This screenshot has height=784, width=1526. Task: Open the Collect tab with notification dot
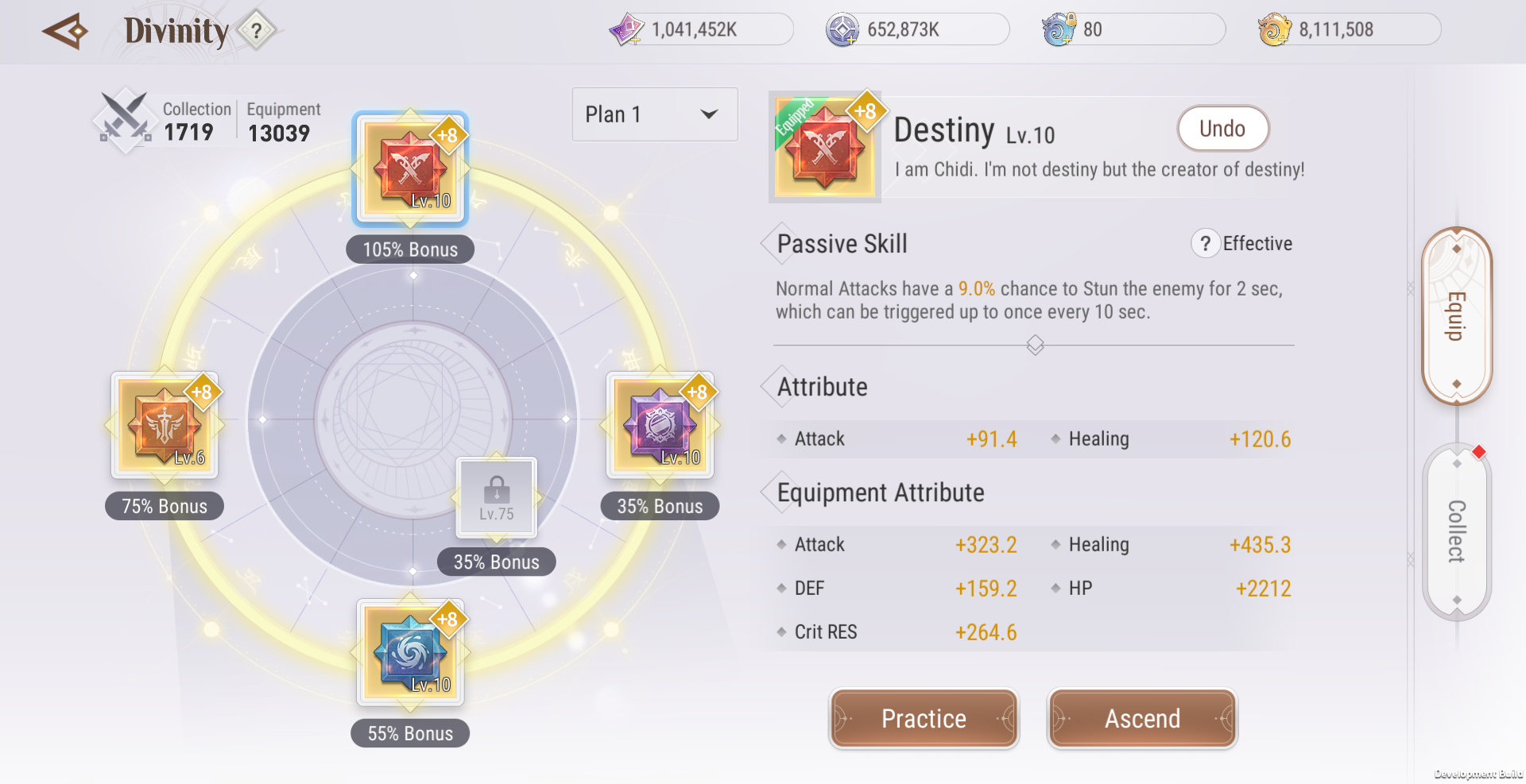coord(1457,531)
